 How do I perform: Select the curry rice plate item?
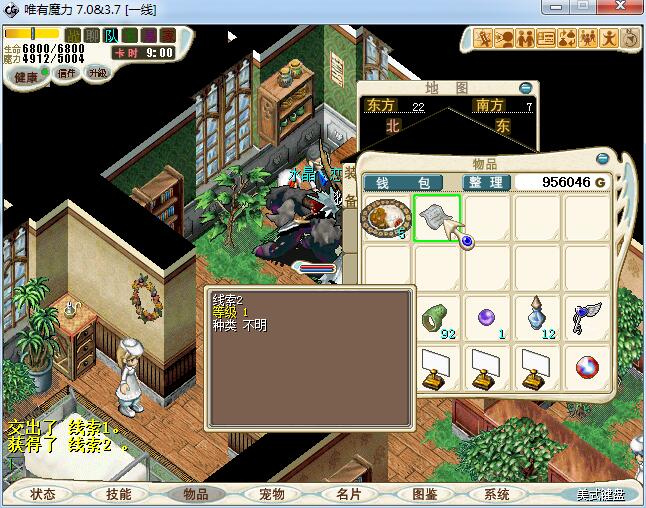(x=385, y=218)
